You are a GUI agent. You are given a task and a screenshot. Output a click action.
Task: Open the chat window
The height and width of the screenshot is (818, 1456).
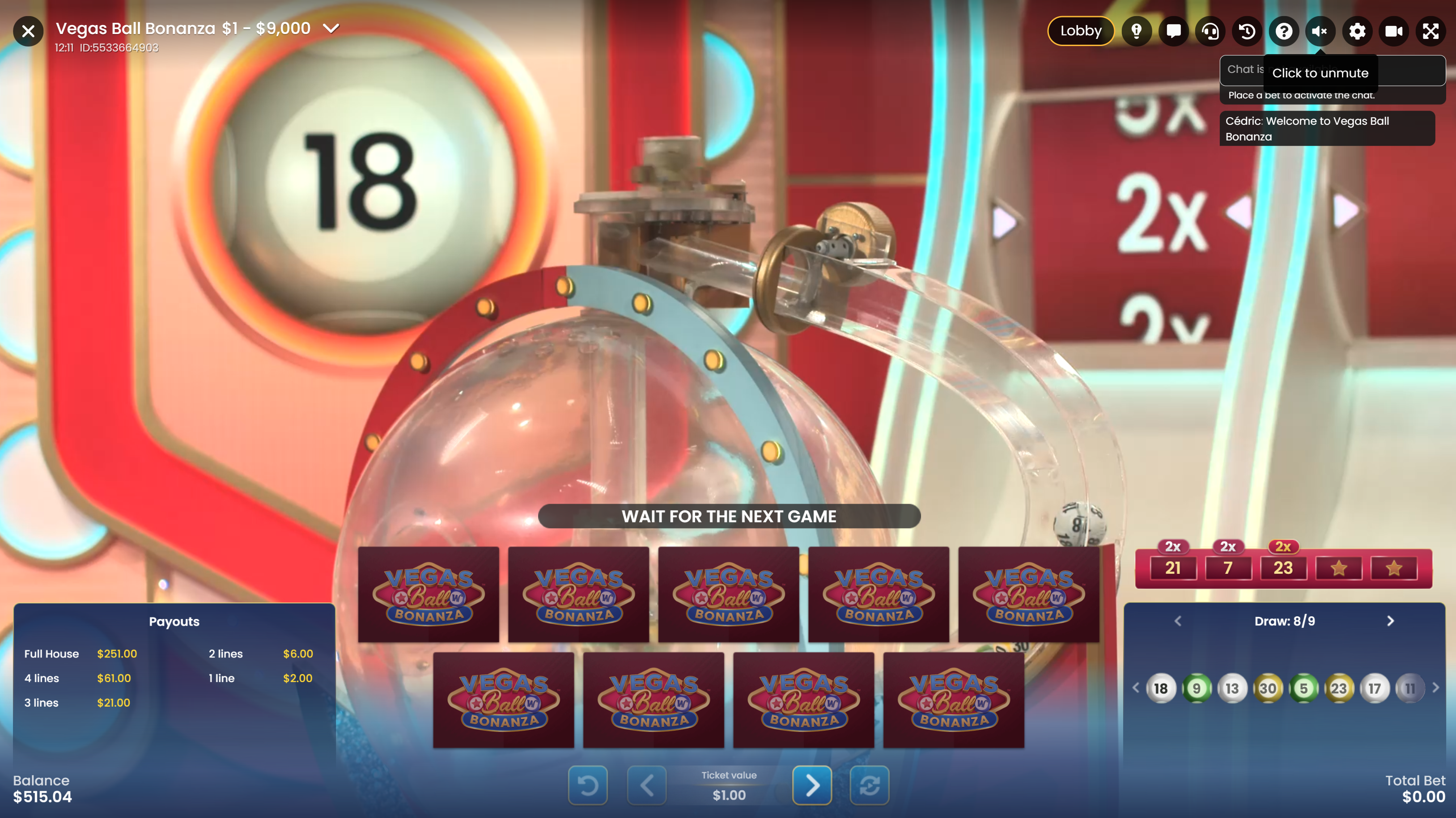(x=1173, y=31)
